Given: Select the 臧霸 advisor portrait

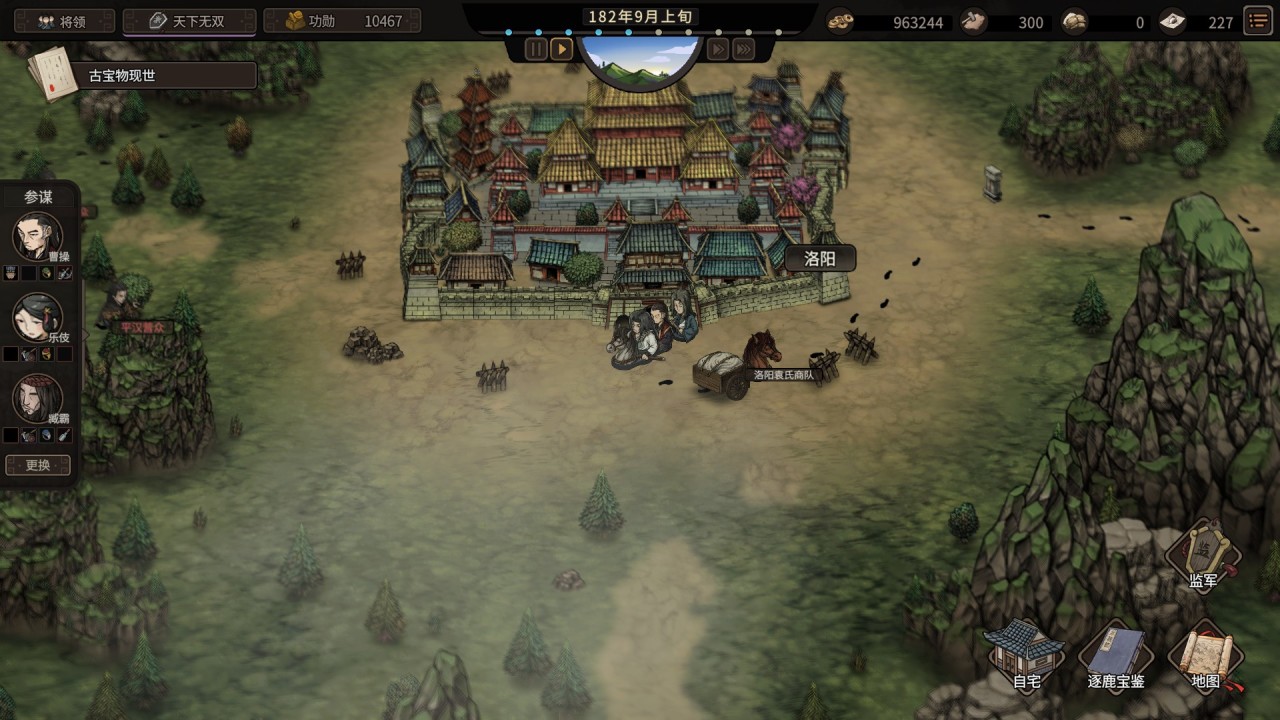Looking at the screenshot, I should (37, 398).
